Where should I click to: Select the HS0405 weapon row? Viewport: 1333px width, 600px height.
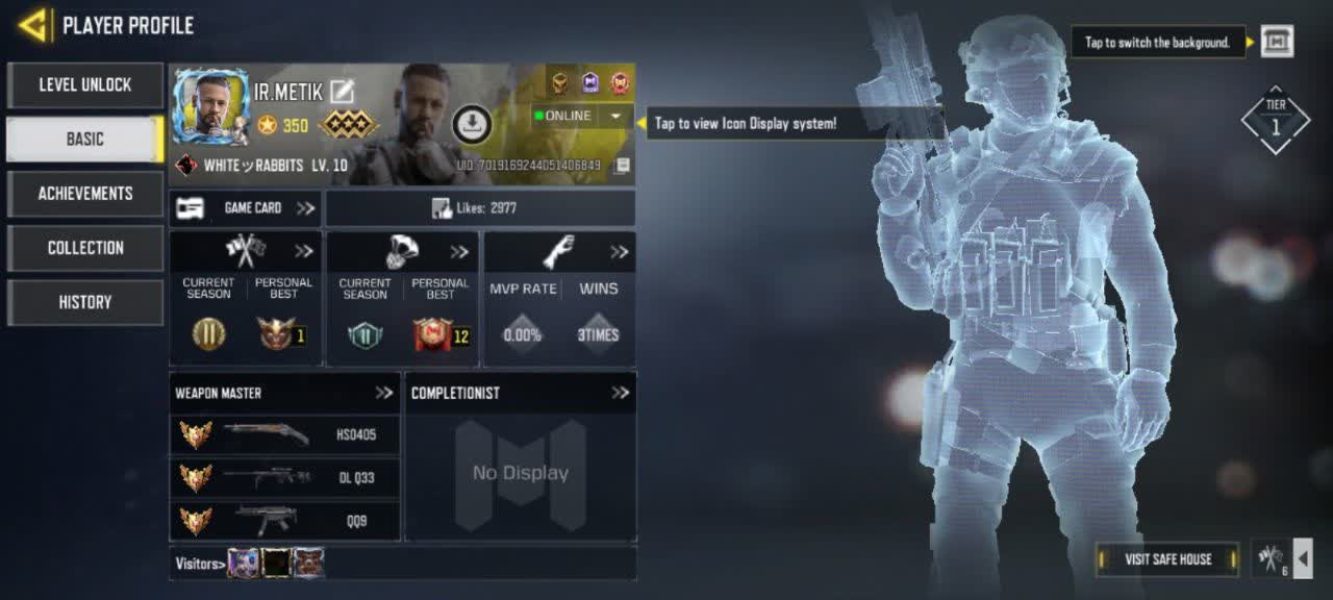[x=285, y=435]
